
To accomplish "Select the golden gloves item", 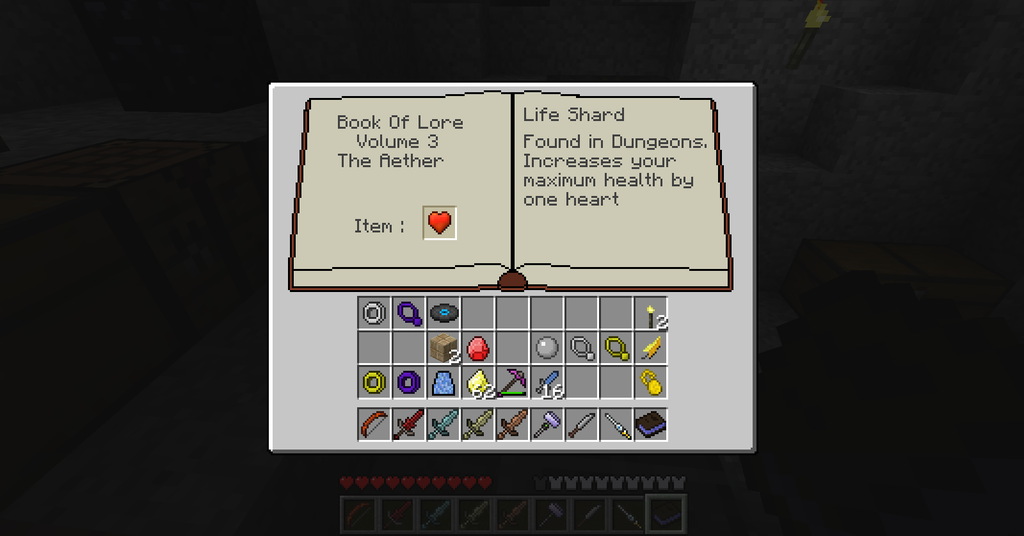I will (x=651, y=382).
